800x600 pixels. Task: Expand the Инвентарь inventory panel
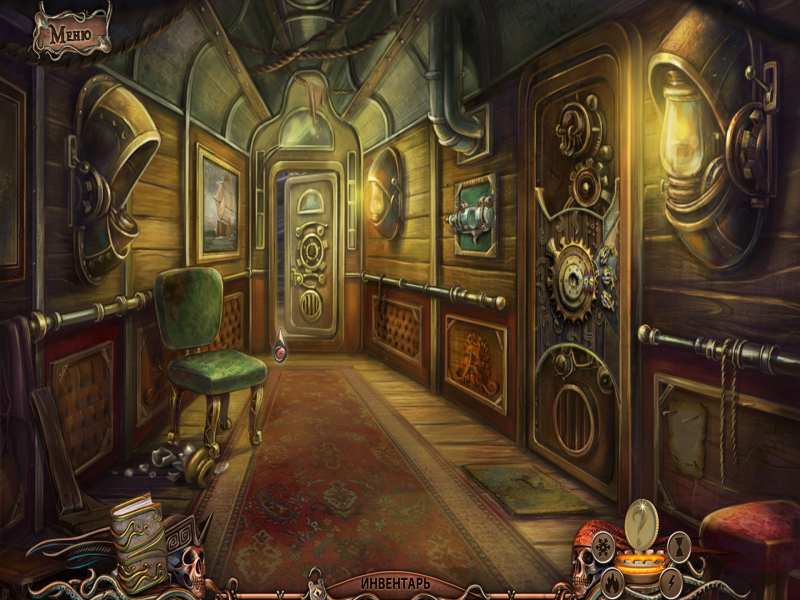pos(396,583)
